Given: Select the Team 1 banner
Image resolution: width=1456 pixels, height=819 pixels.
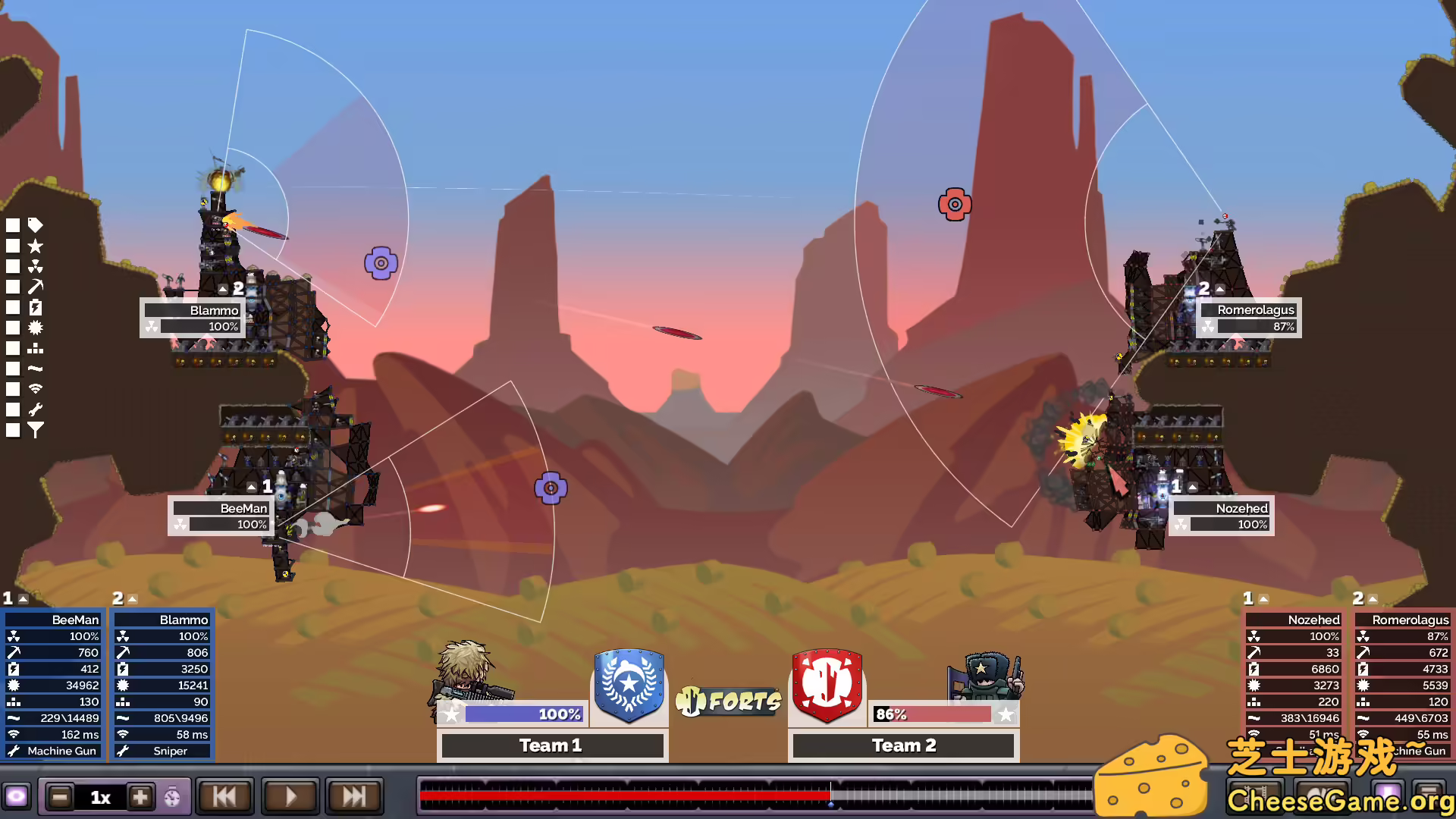Looking at the screenshot, I should [628, 686].
